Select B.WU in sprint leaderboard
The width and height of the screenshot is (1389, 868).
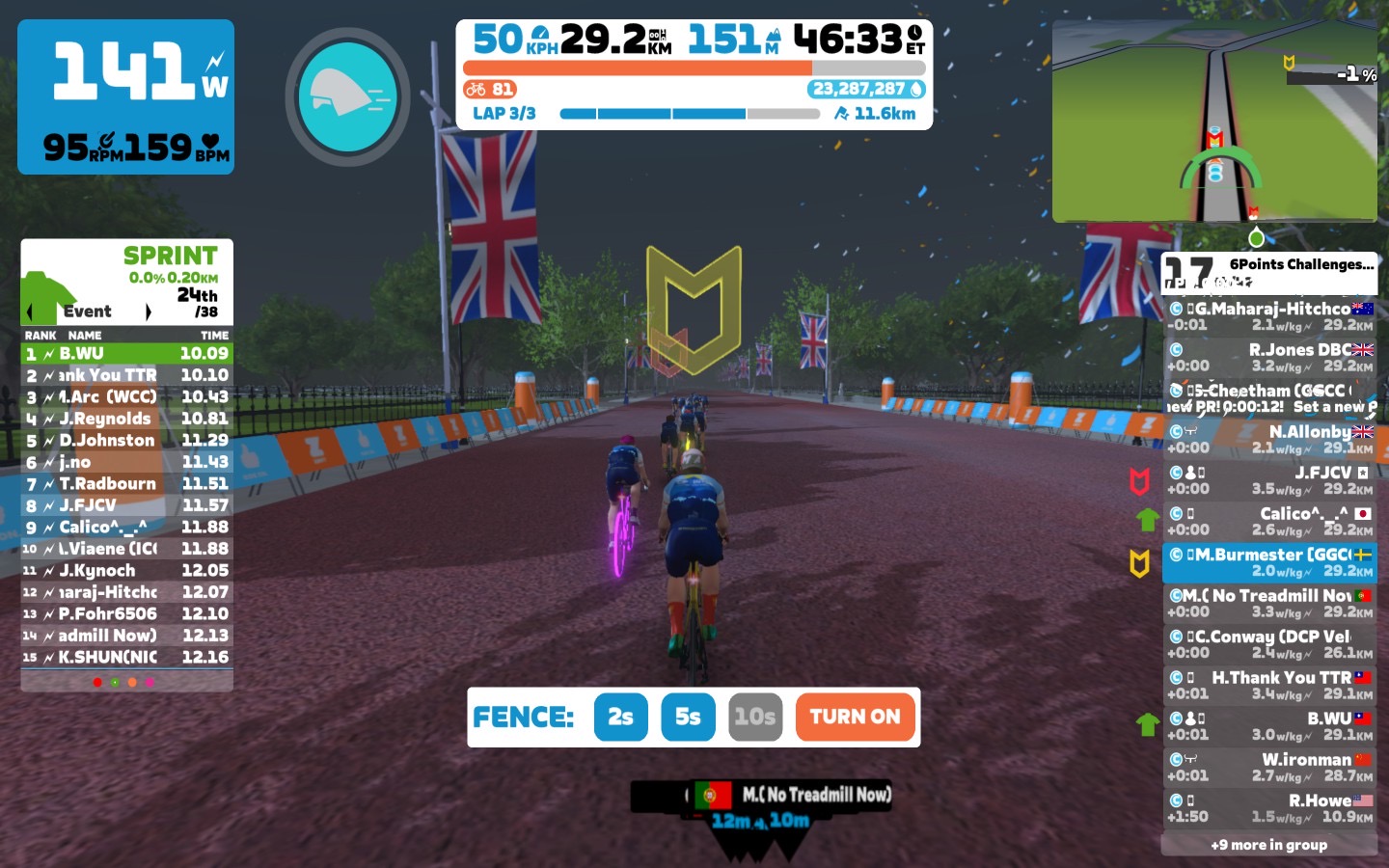tap(126, 354)
